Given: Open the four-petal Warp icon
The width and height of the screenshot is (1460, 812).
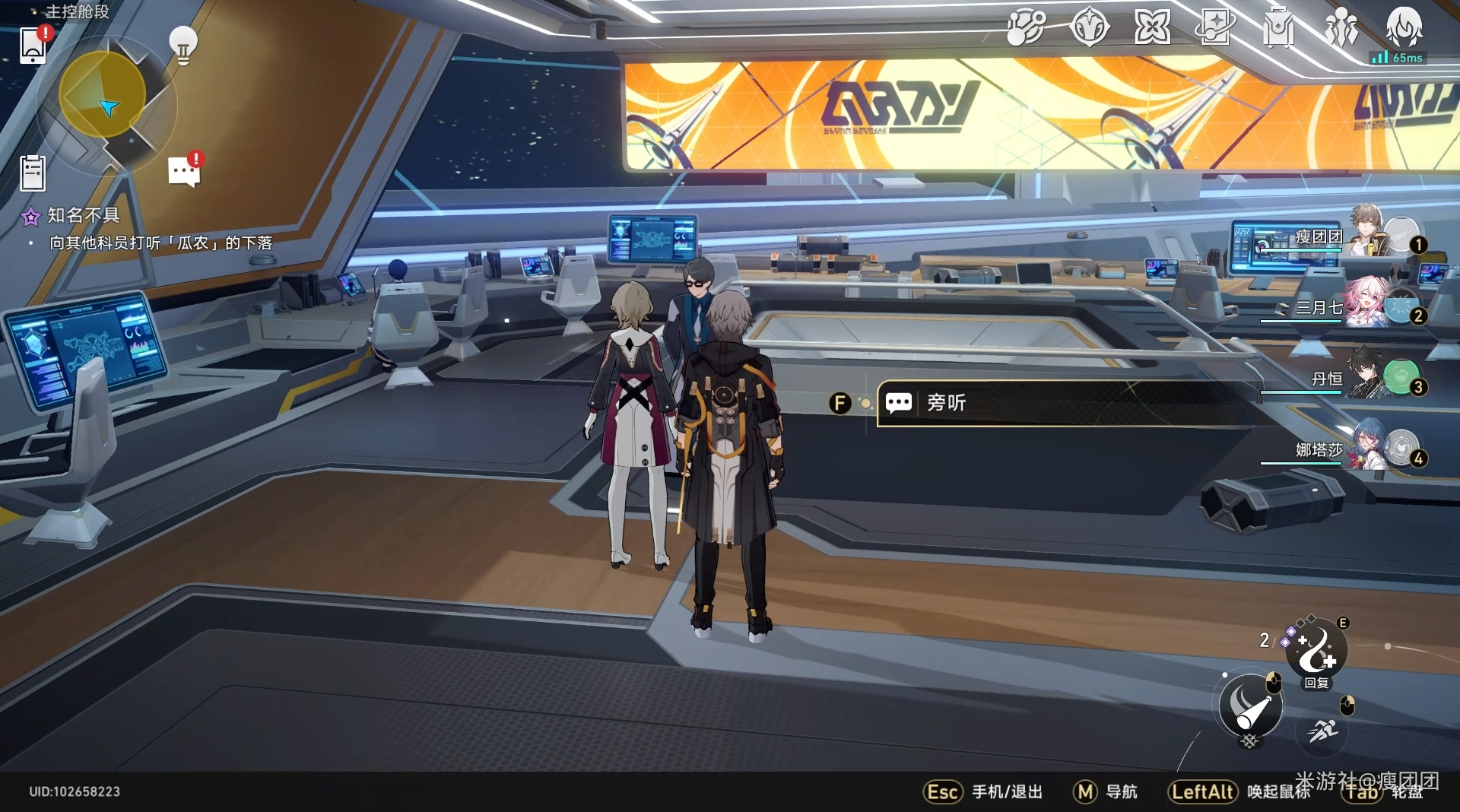Looking at the screenshot, I should coord(1152,29).
